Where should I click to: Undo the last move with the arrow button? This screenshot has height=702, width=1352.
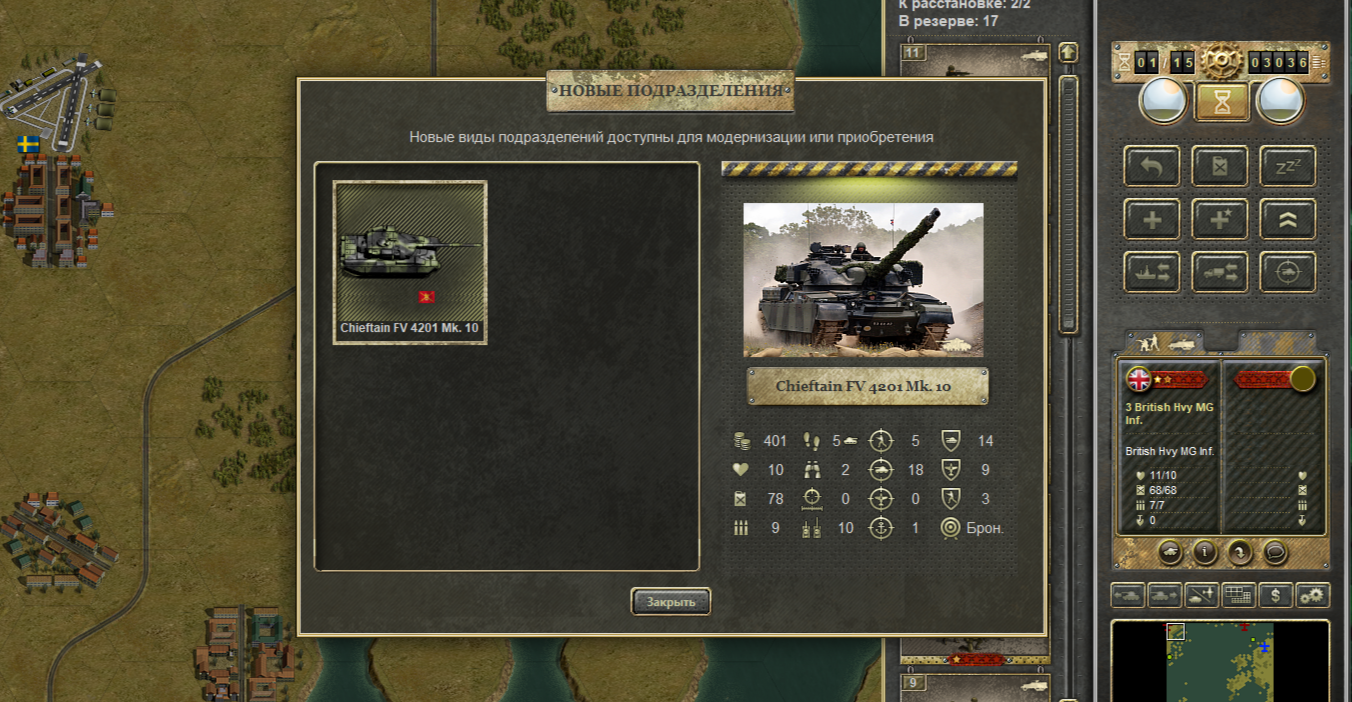1152,167
